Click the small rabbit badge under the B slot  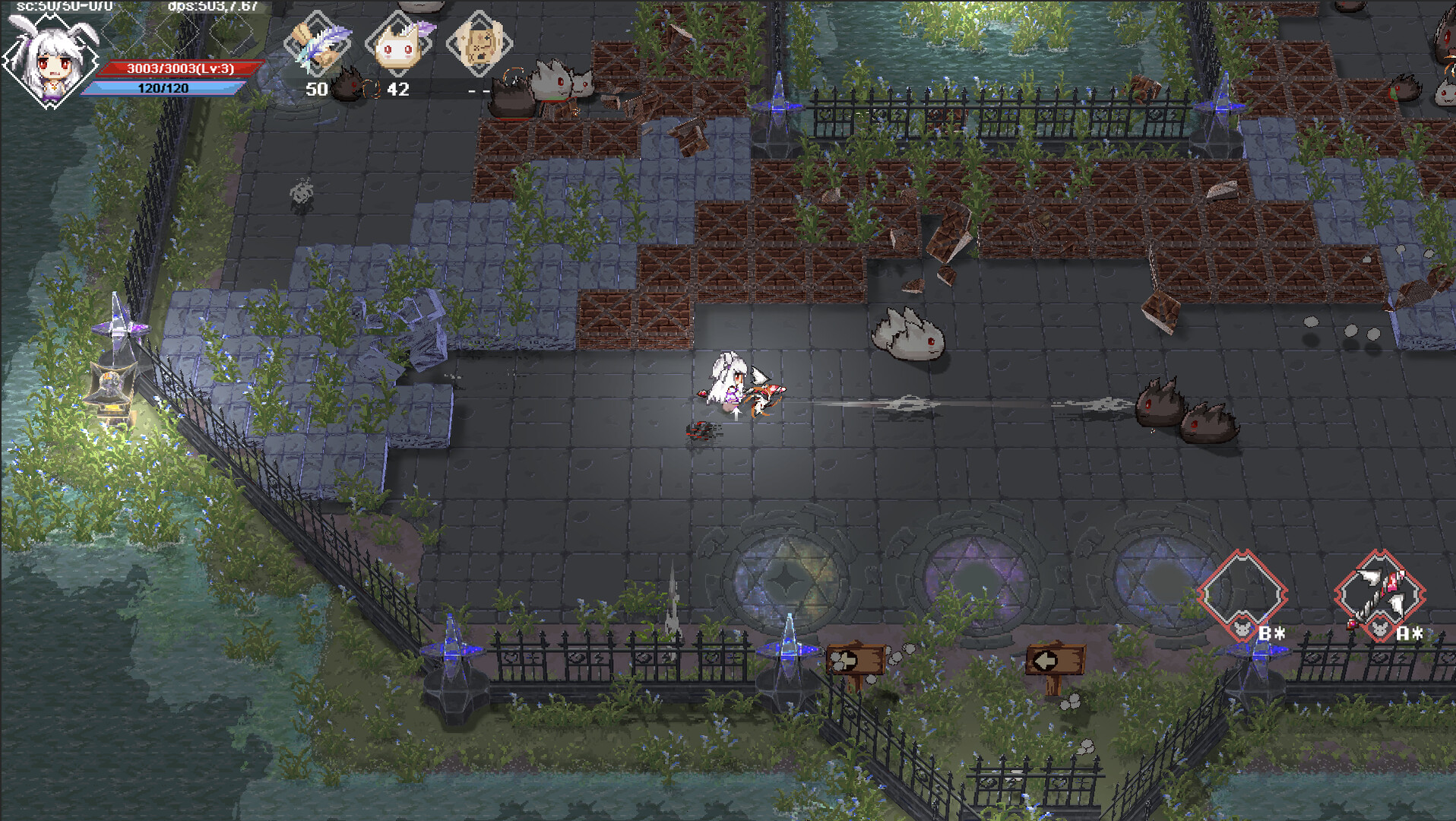pyautogui.click(x=1241, y=629)
